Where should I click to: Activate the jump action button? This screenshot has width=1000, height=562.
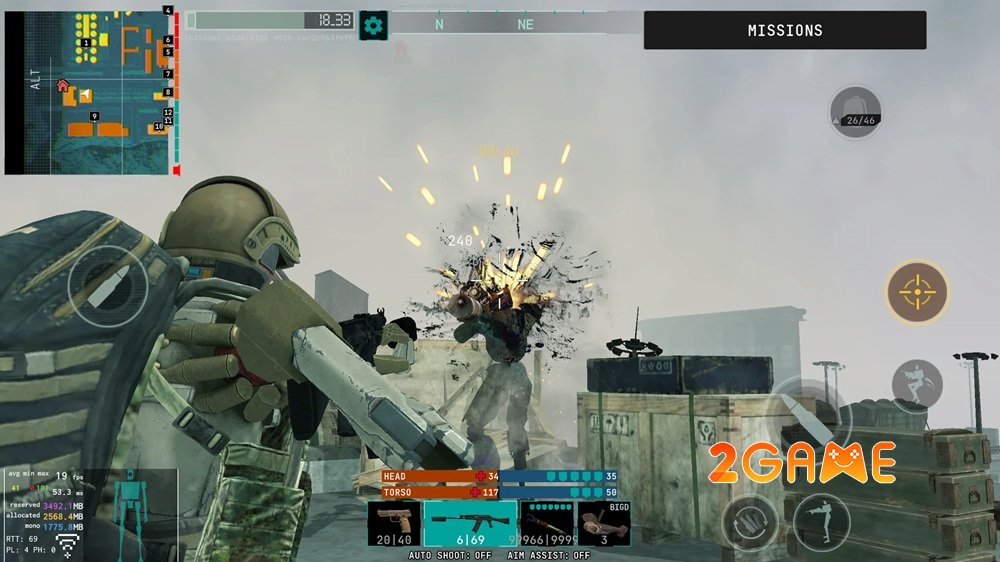[917, 385]
